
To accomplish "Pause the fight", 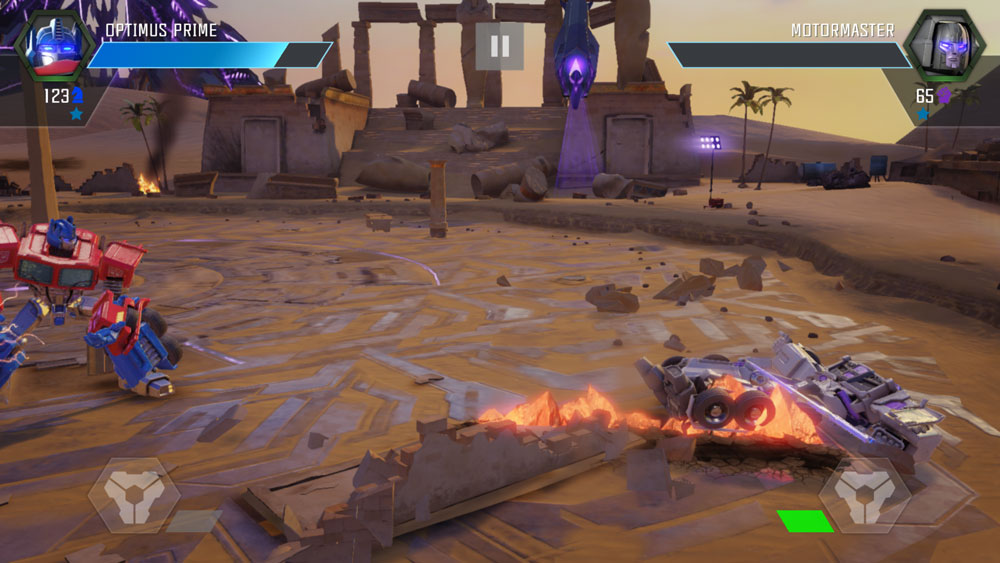I will tap(499, 46).
